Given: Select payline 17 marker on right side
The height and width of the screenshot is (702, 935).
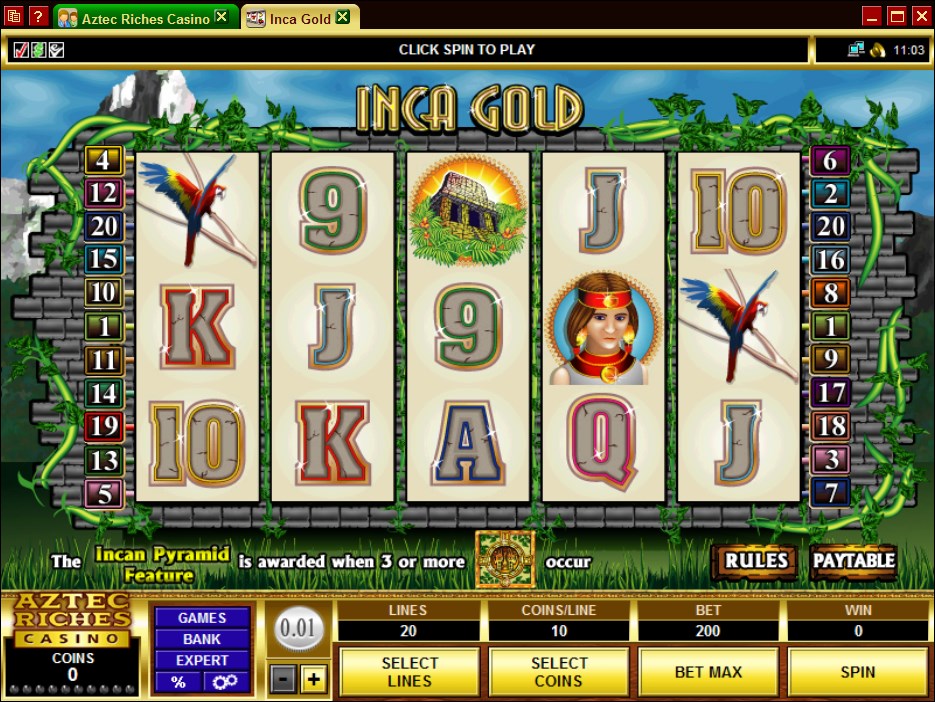Looking at the screenshot, I should (830, 392).
